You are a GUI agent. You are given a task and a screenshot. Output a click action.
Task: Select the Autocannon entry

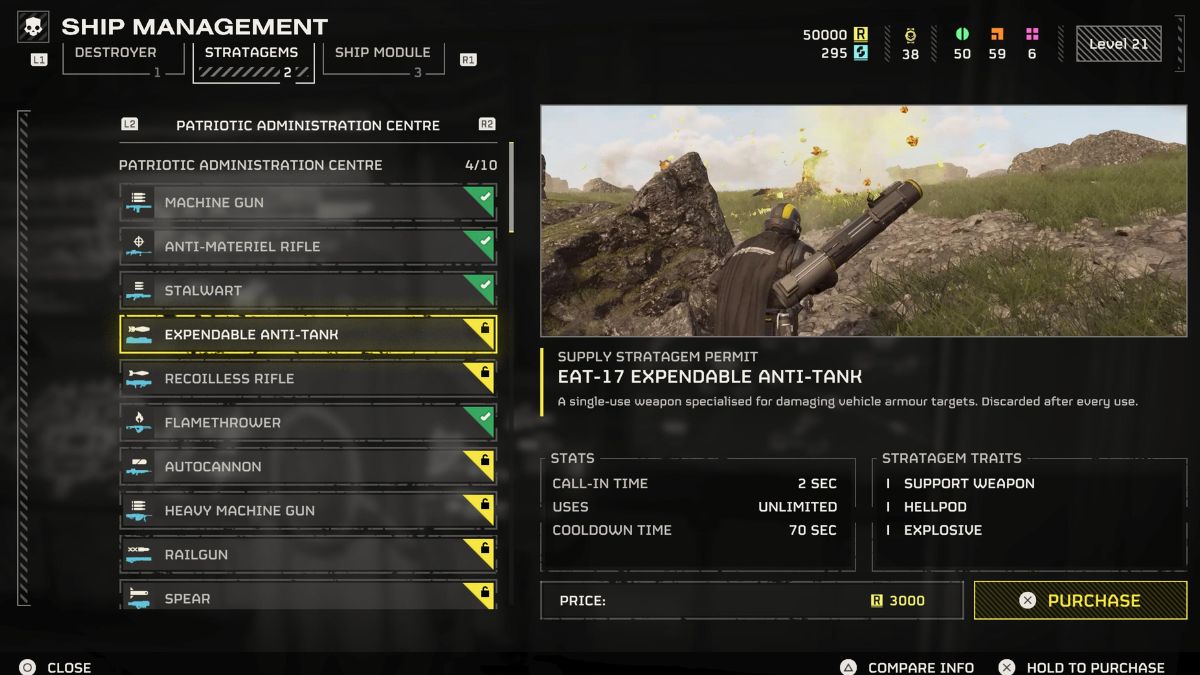tap(307, 467)
